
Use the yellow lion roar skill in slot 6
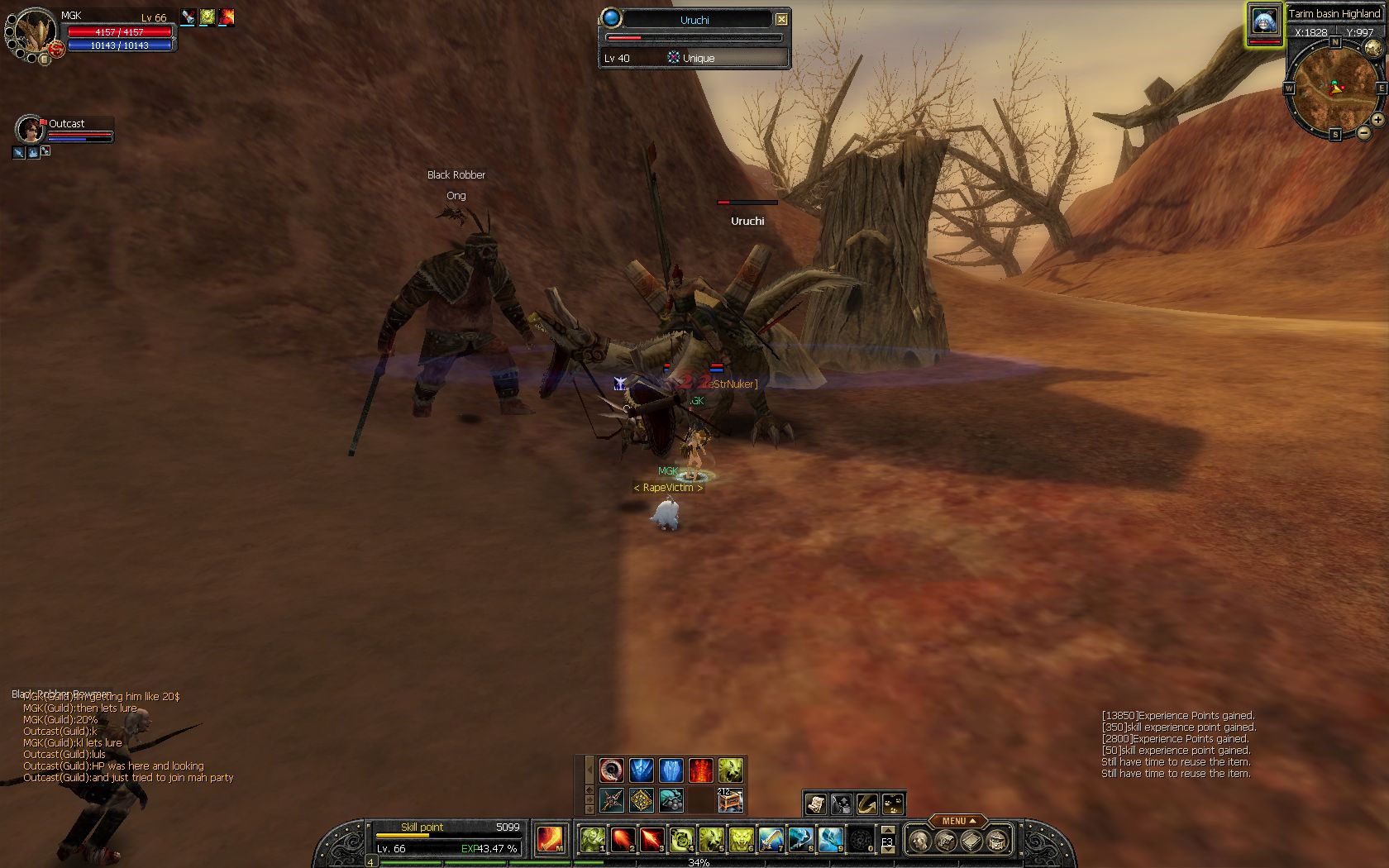pos(741,839)
